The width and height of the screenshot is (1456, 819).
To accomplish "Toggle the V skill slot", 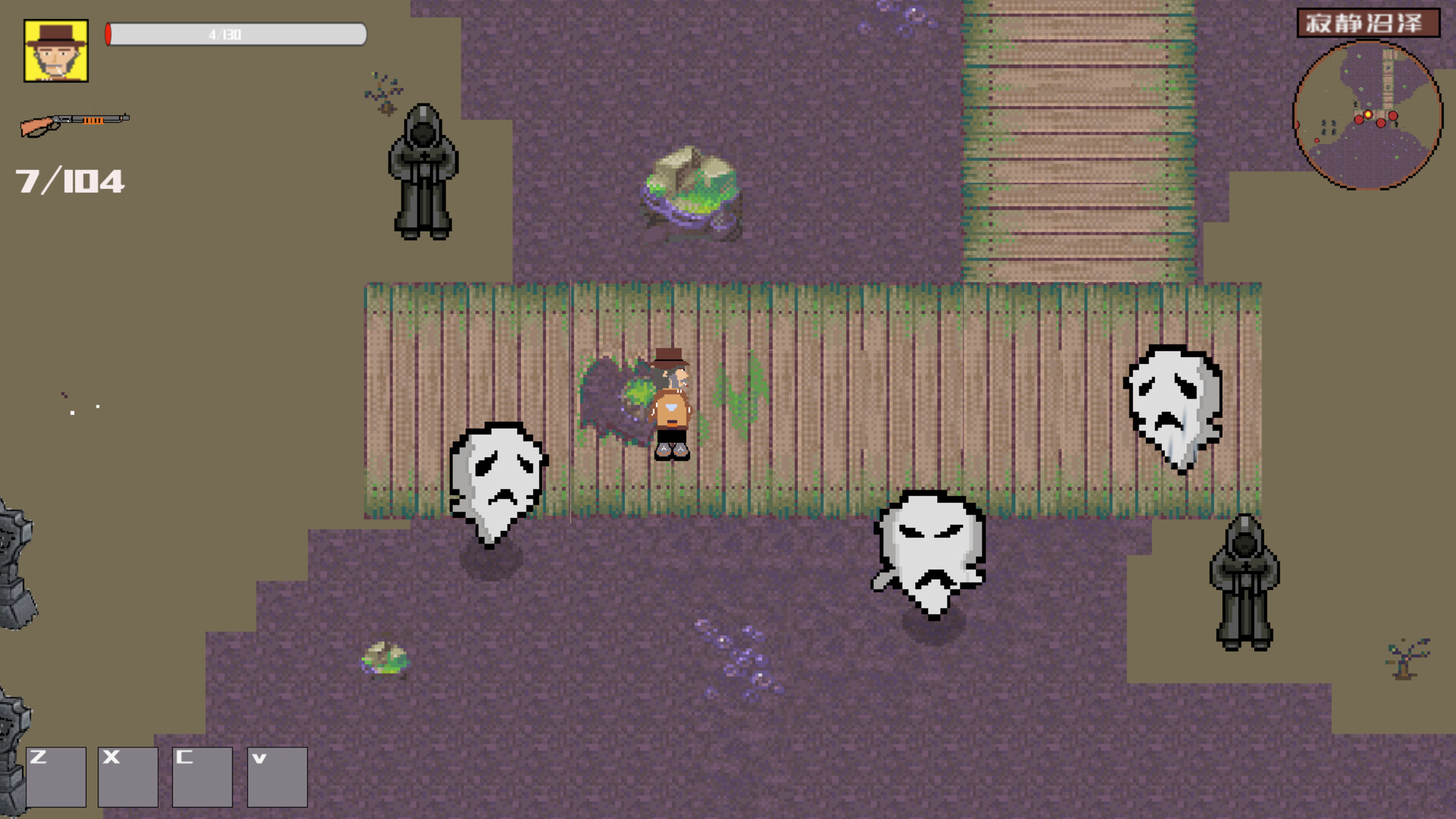I will 275,777.
